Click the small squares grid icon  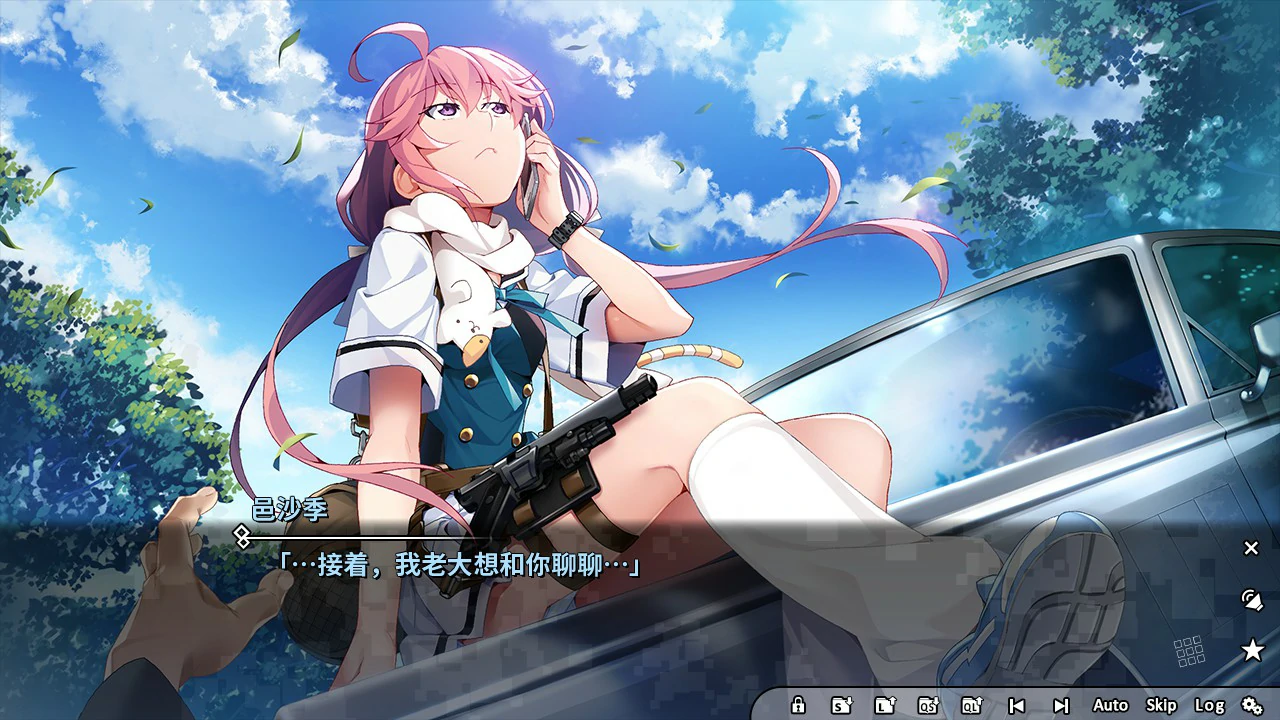click(1192, 650)
